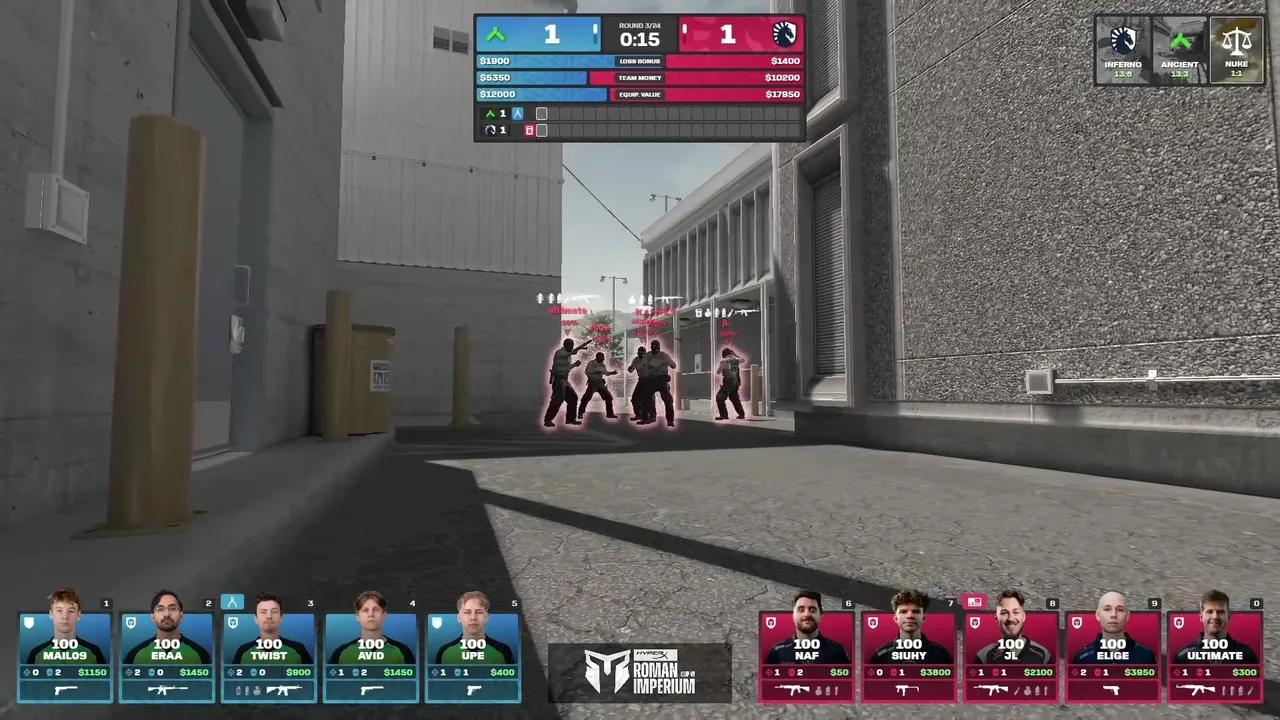This screenshot has width=1280, height=720.
Task: Expand the NUKE map panel
Action: click(1237, 50)
